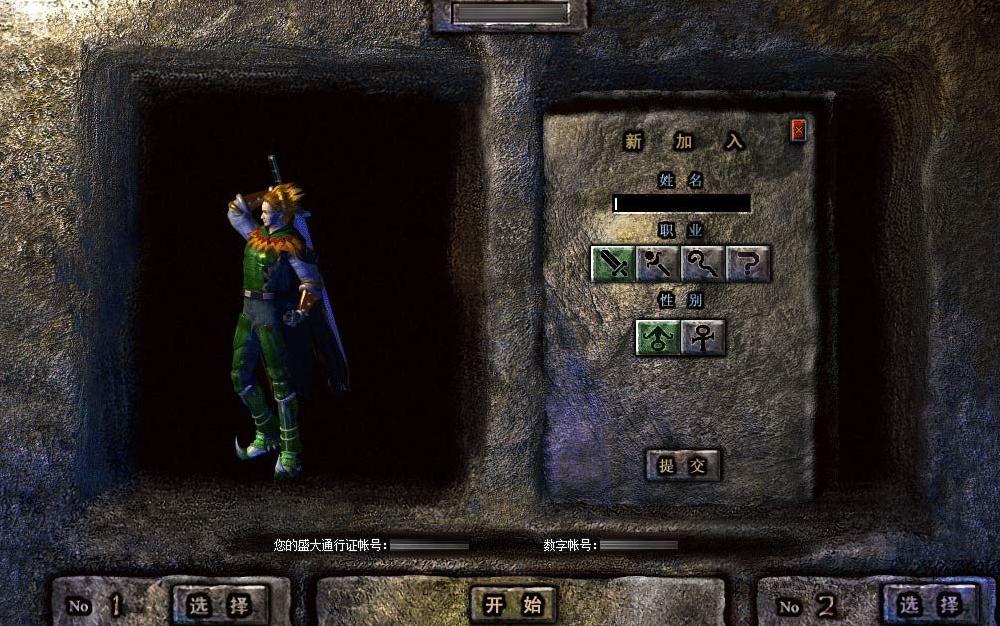Pick the curved staff taoist class icon
Viewport: 1000px width, 626px height.
pos(703,263)
